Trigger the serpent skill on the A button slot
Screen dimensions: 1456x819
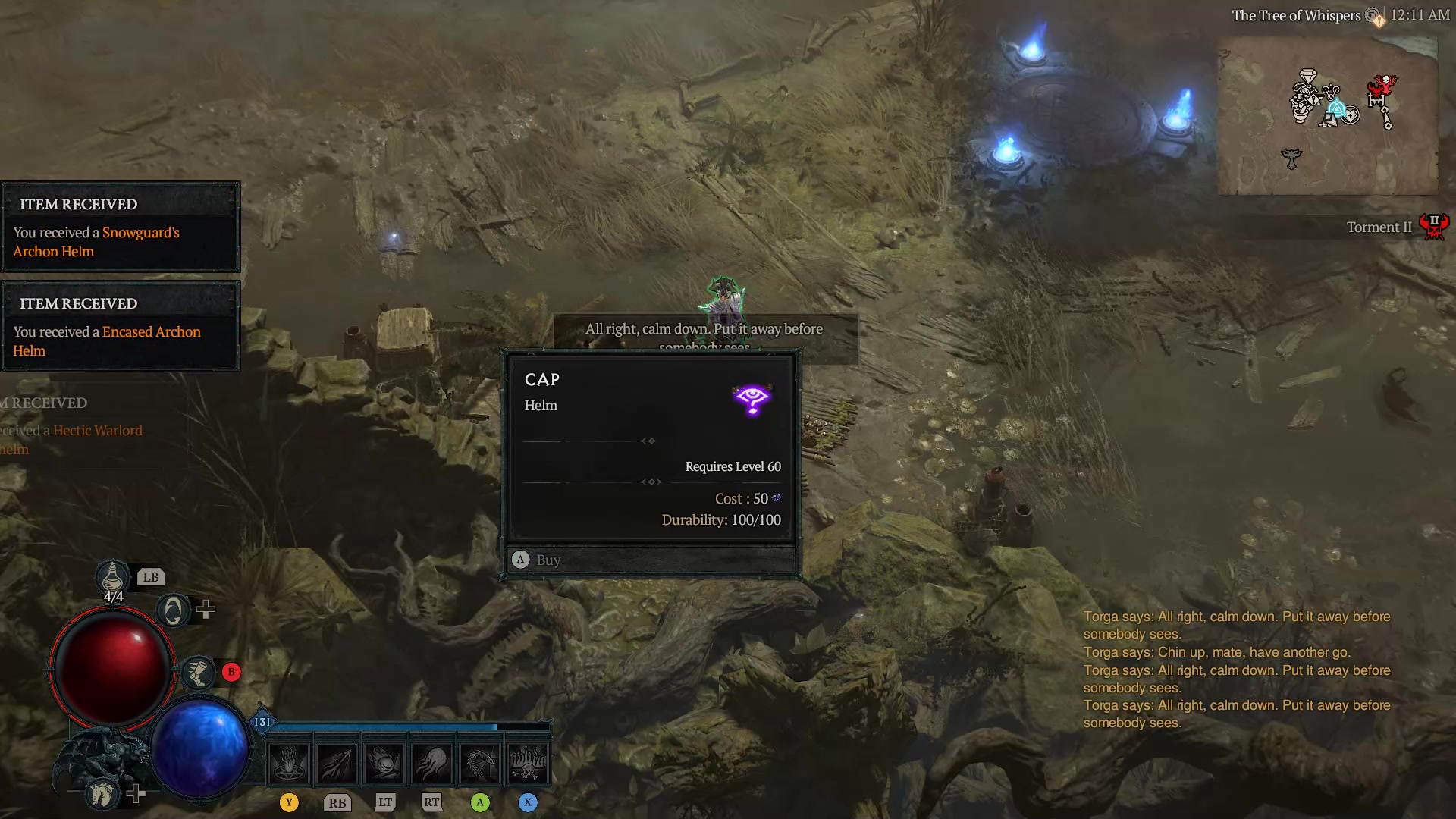(x=479, y=762)
